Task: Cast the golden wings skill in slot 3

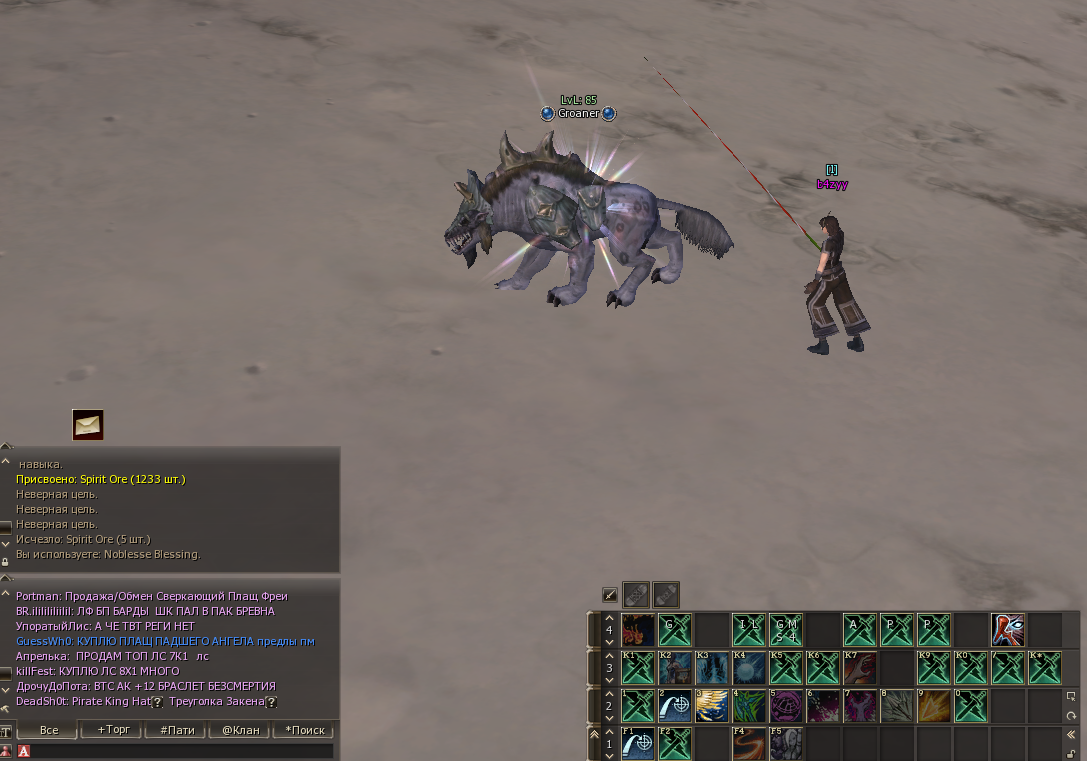Action: pos(712,706)
